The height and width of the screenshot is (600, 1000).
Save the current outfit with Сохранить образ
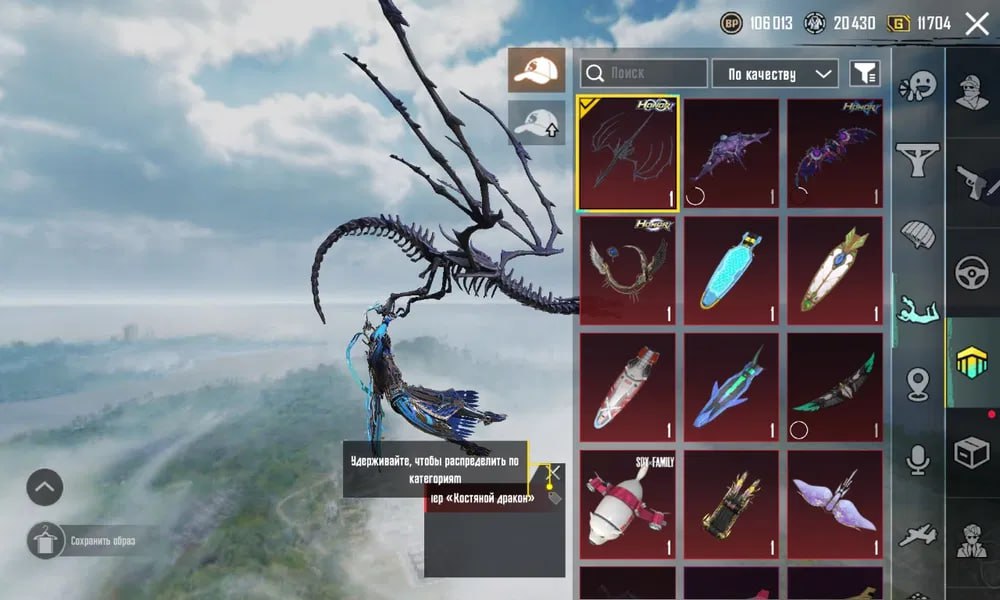click(88, 541)
